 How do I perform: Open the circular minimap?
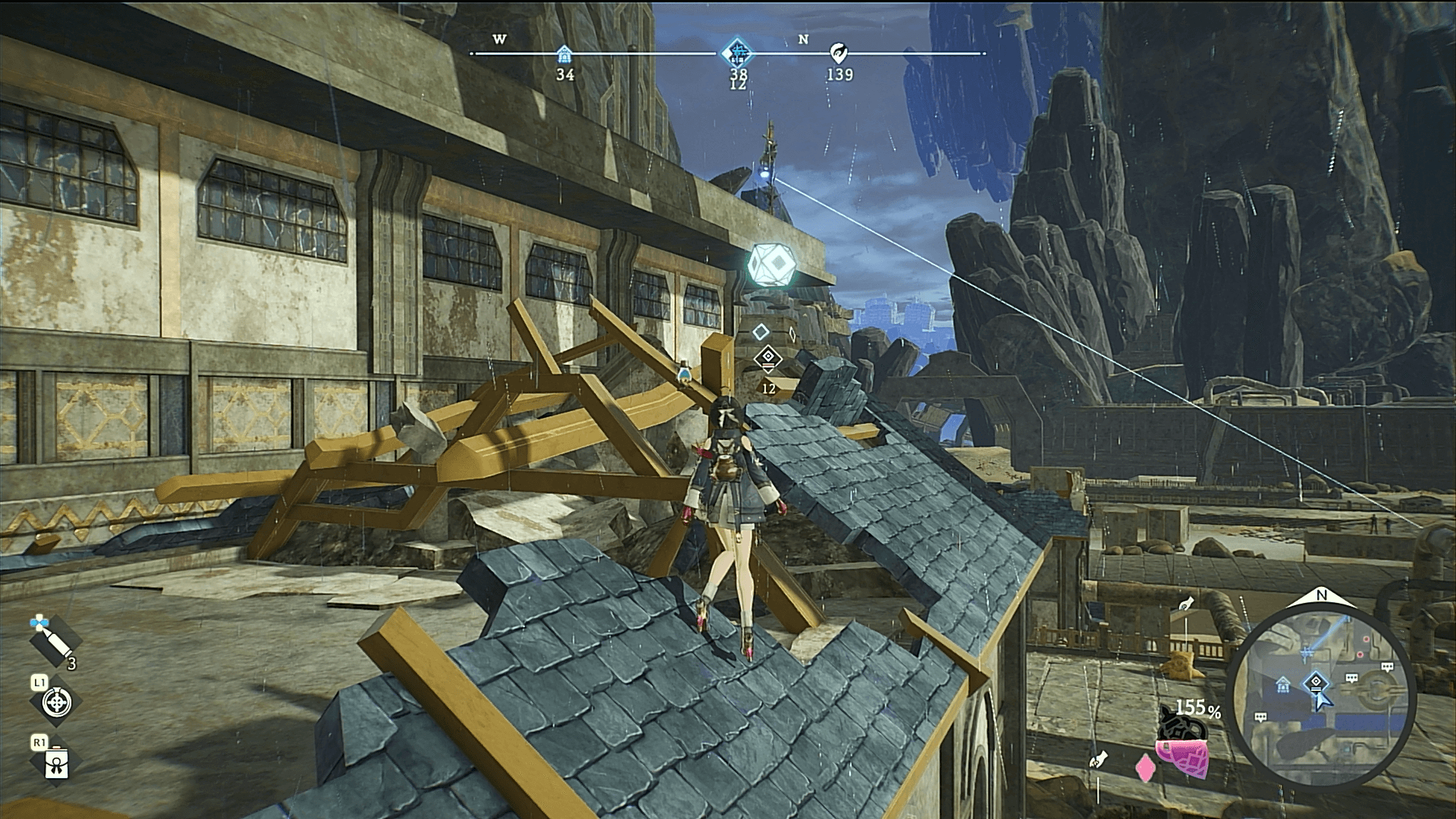coord(1320,692)
